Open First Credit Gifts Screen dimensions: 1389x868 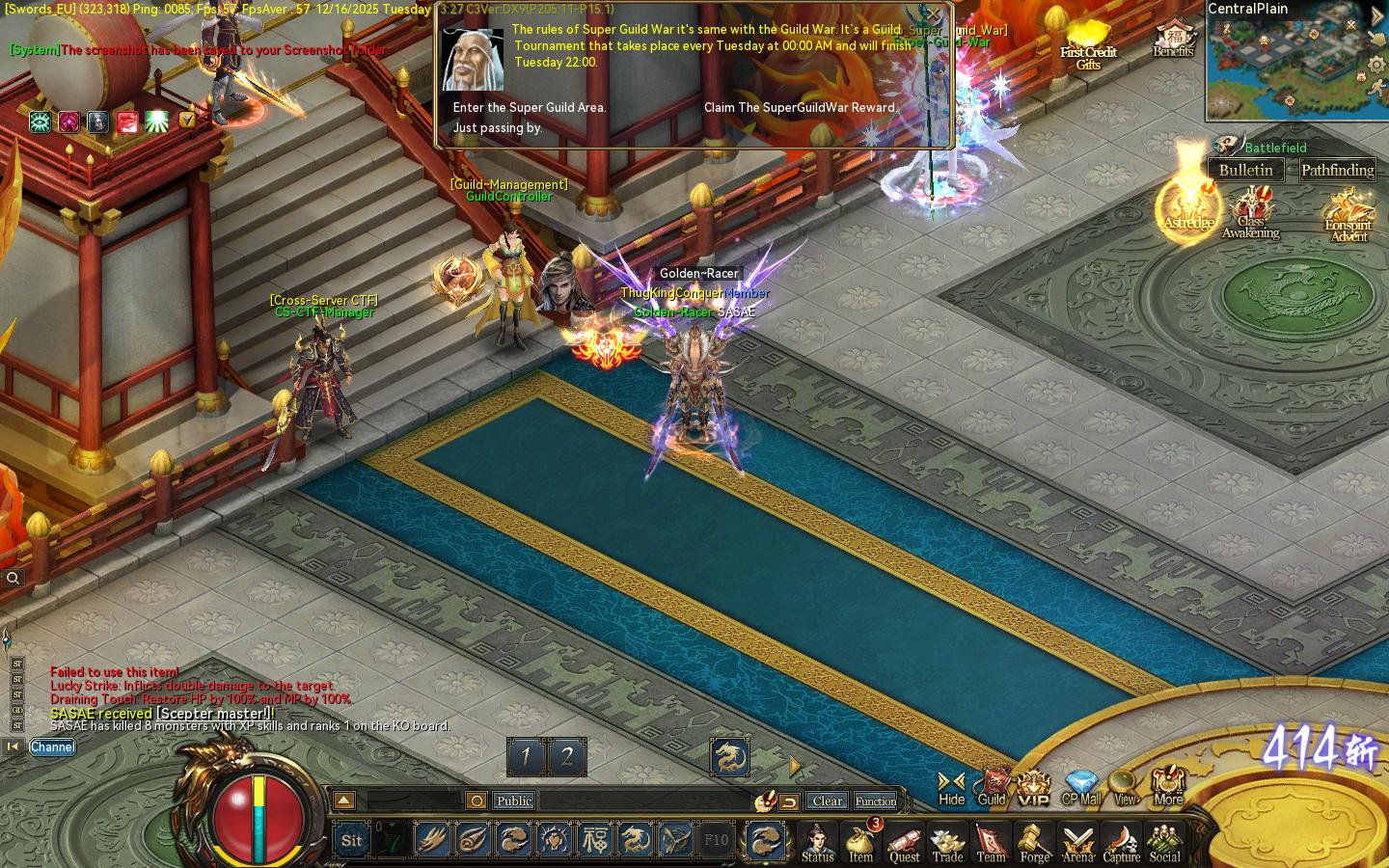coord(1088,45)
